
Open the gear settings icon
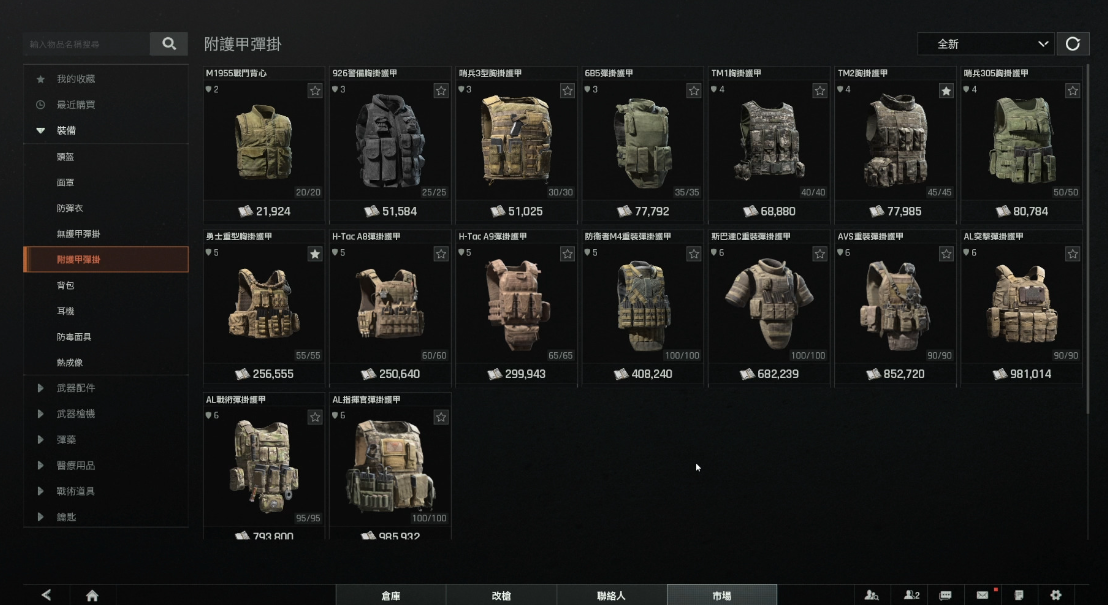point(1055,595)
